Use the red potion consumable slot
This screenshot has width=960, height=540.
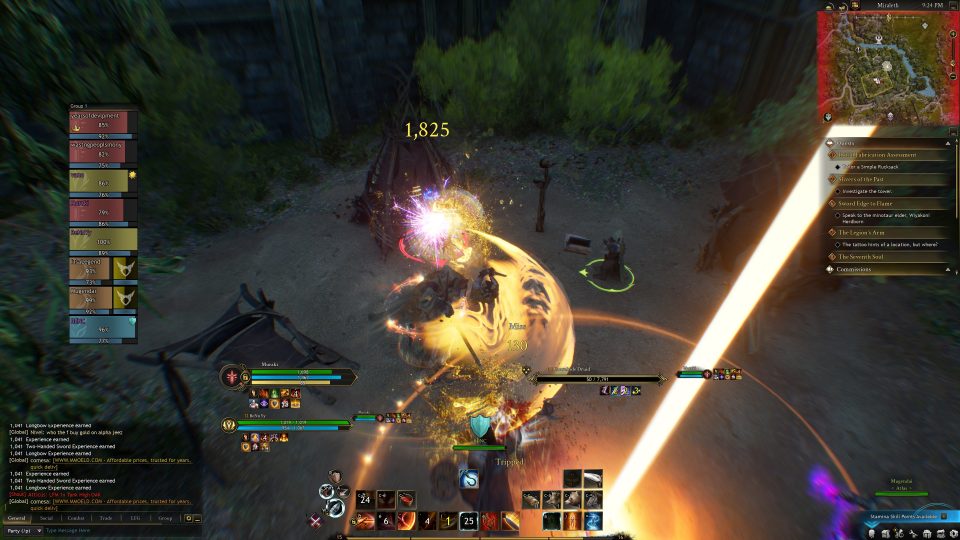(x=406, y=498)
